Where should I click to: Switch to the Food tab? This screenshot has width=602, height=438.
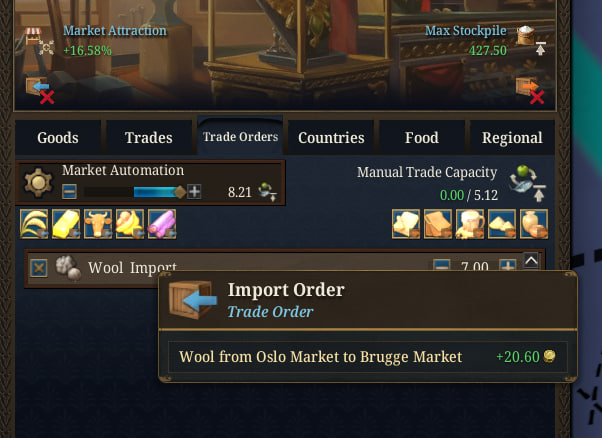point(421,138)
